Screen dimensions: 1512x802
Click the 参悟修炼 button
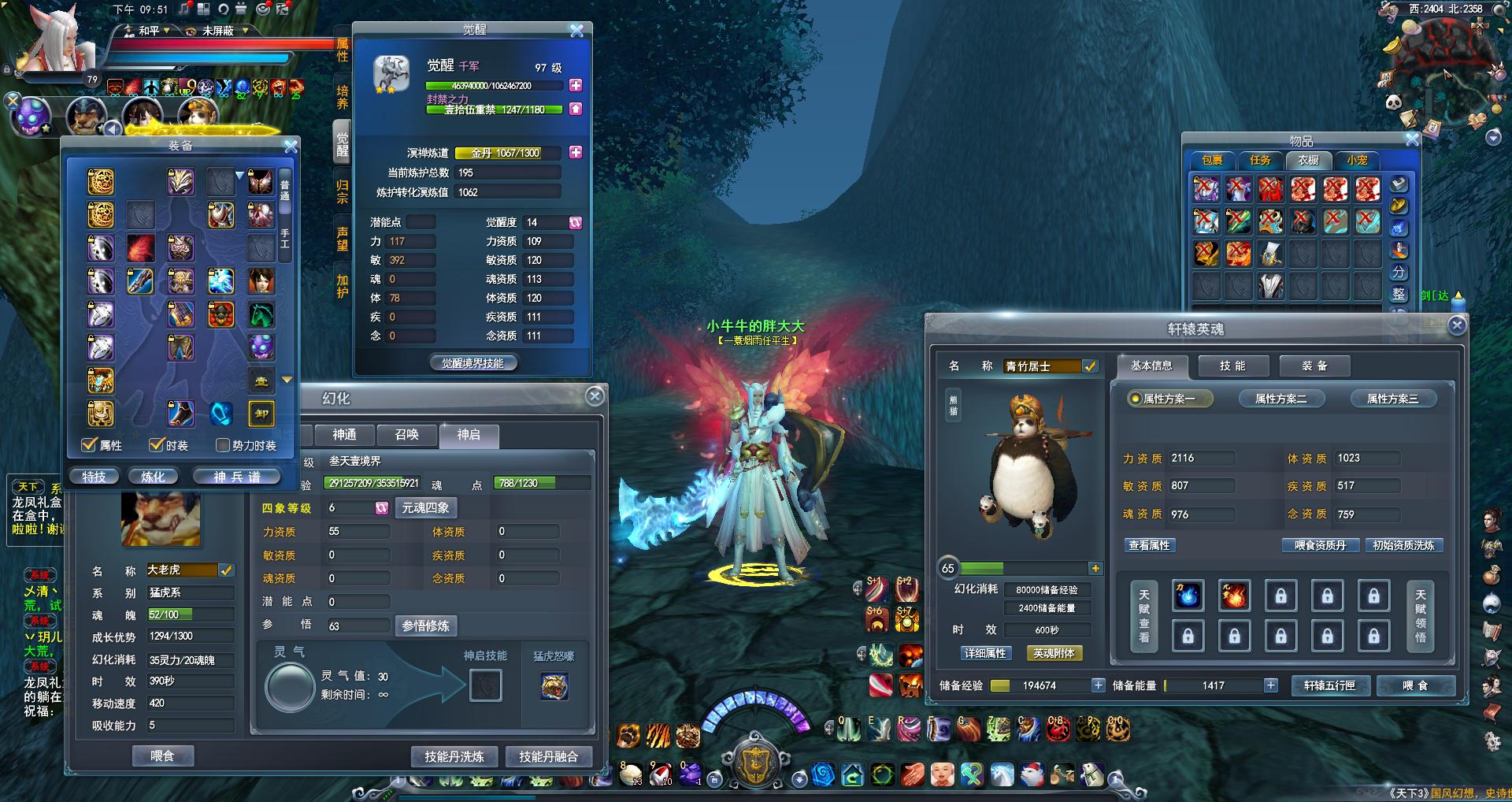tap(425, 626)
